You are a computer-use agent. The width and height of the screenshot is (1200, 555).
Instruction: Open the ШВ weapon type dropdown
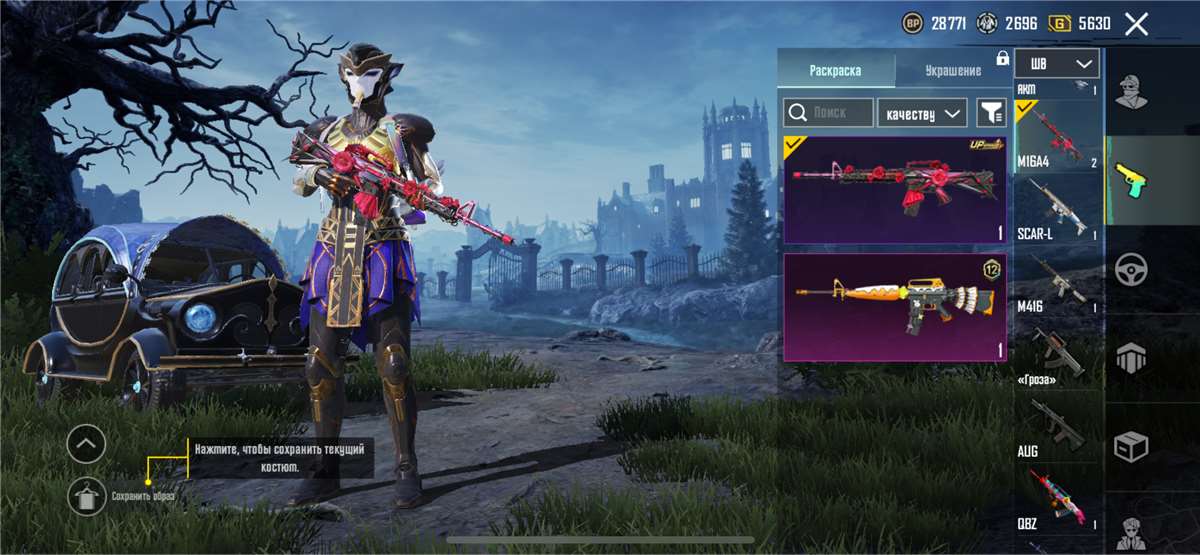click(1057, 64)
